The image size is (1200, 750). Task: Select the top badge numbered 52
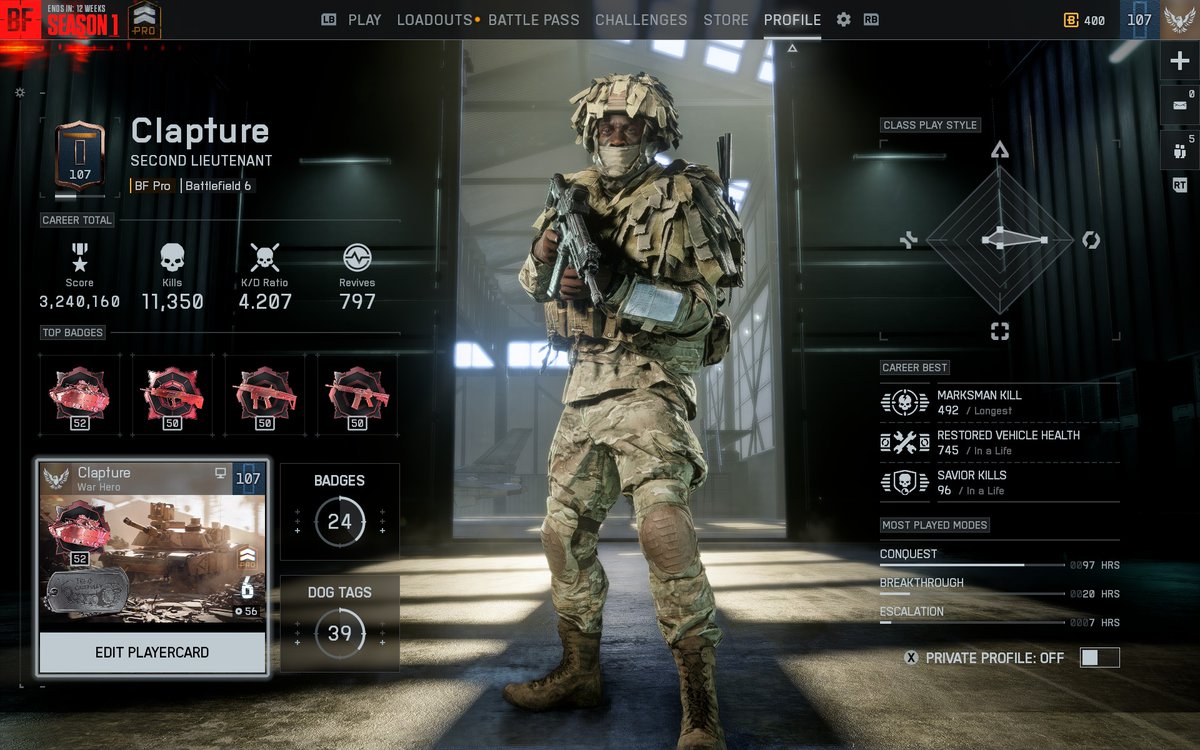pyautogui.click(x=79, y=395)
